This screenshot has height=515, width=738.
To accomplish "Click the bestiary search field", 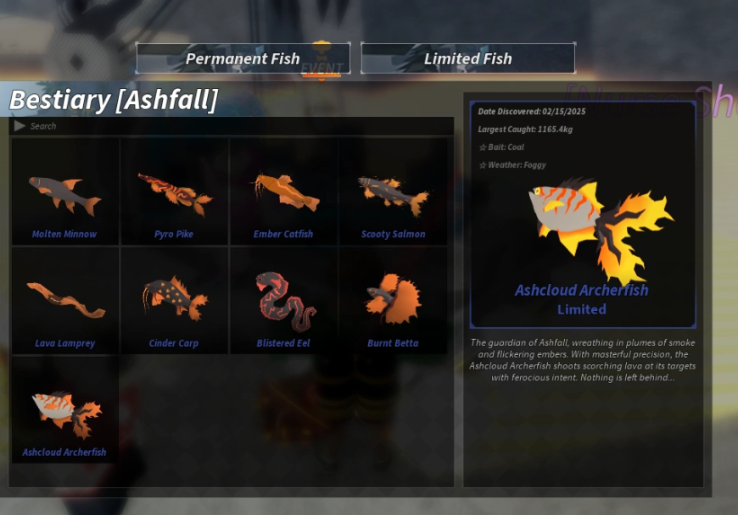I will coord(230,126).
